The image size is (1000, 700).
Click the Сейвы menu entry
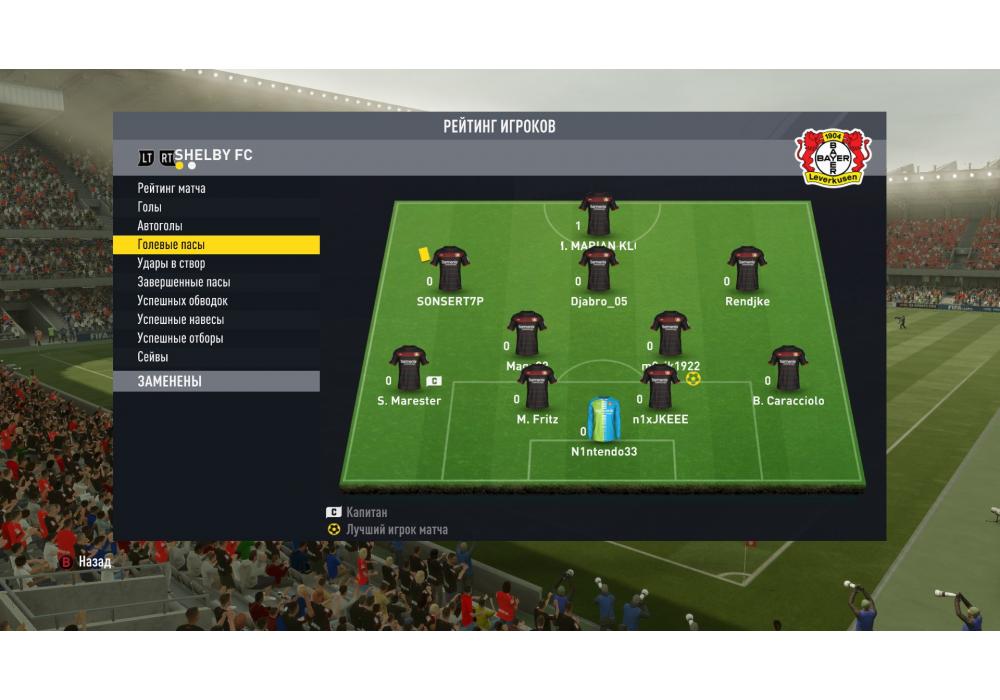(153, 357)
